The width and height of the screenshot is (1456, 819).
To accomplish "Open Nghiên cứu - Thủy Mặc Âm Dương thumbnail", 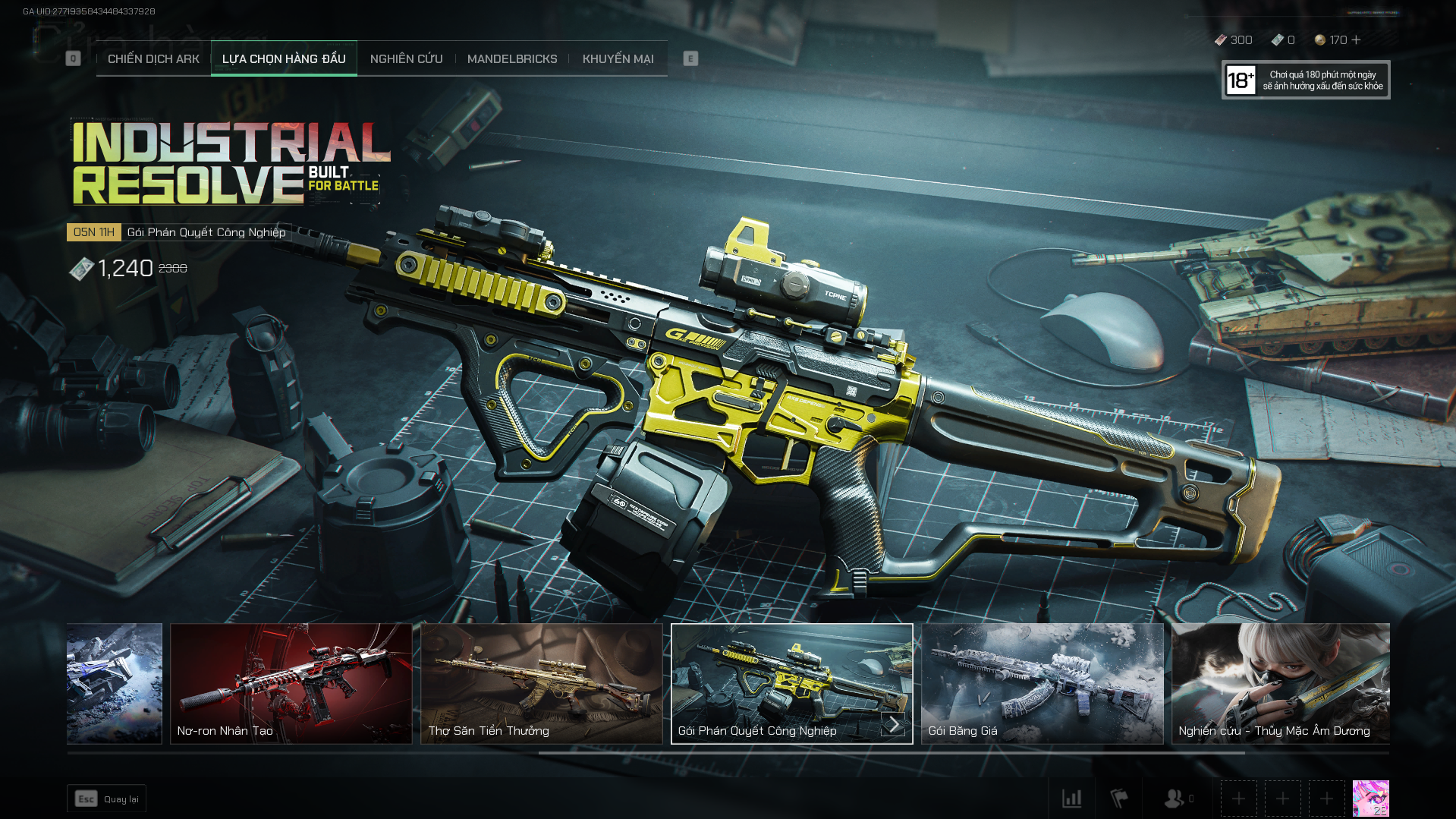I will 1281,683.
